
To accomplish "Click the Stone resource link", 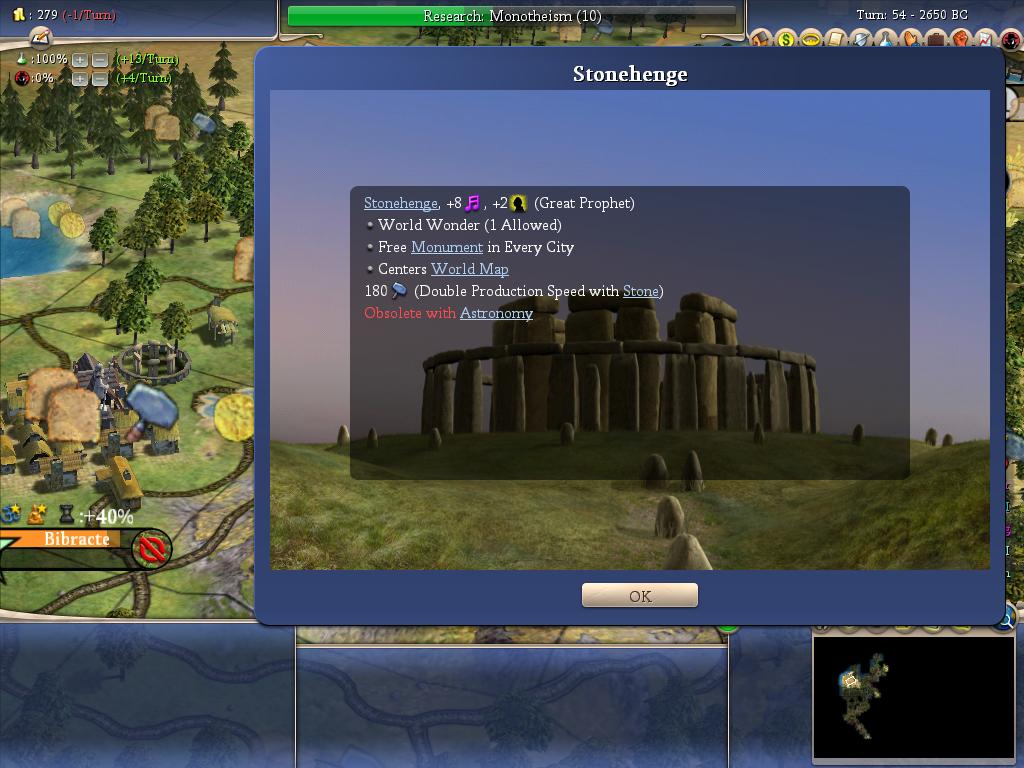I will (x=640, y=291).
